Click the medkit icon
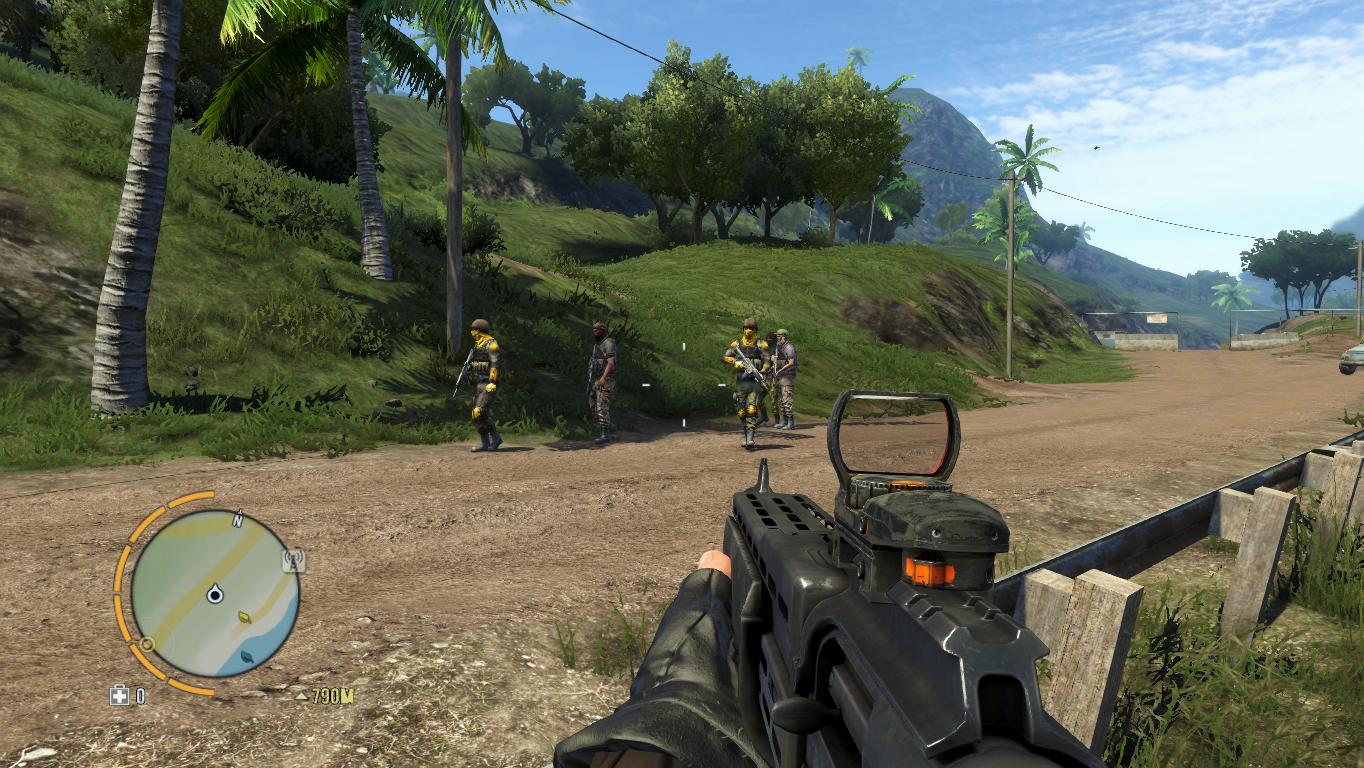The width and height of the screenshot is (1364, 768). 119,696
